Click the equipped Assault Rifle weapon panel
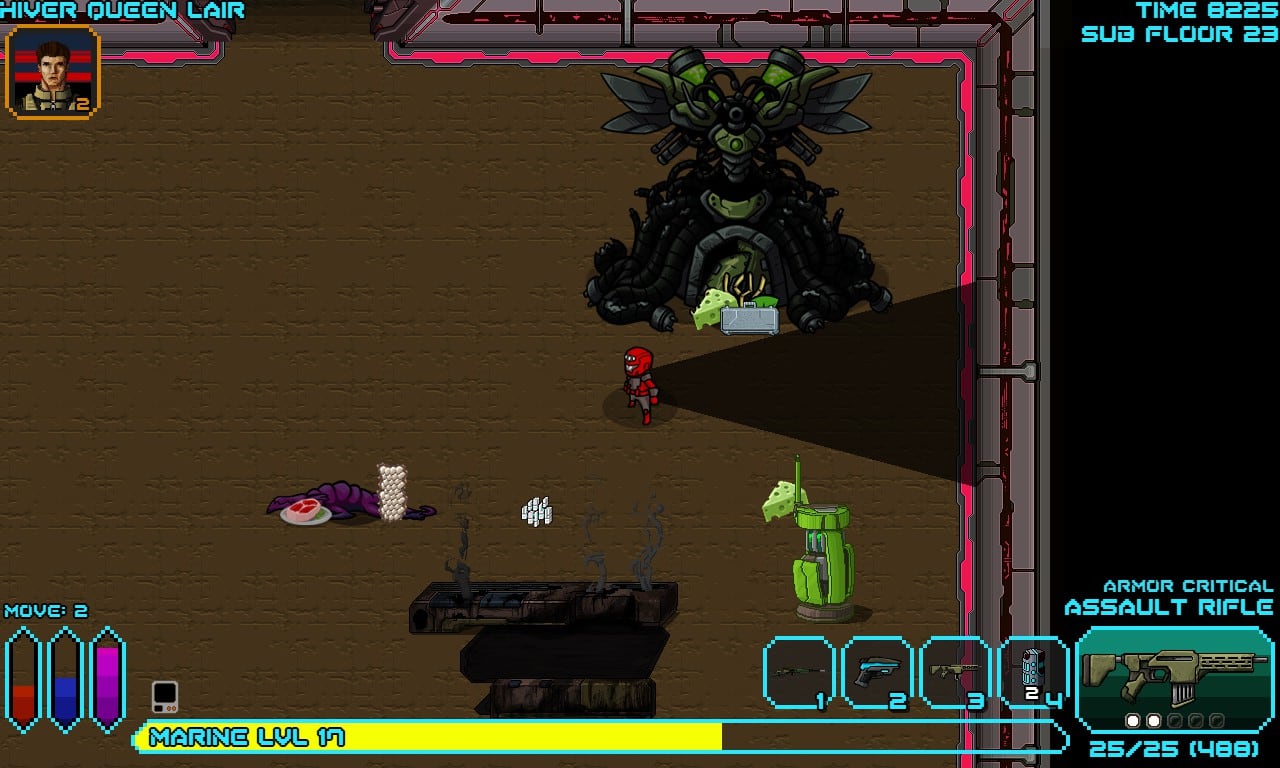The height and width of the screenshot is (768, 1280). (x=1174, y=680)
